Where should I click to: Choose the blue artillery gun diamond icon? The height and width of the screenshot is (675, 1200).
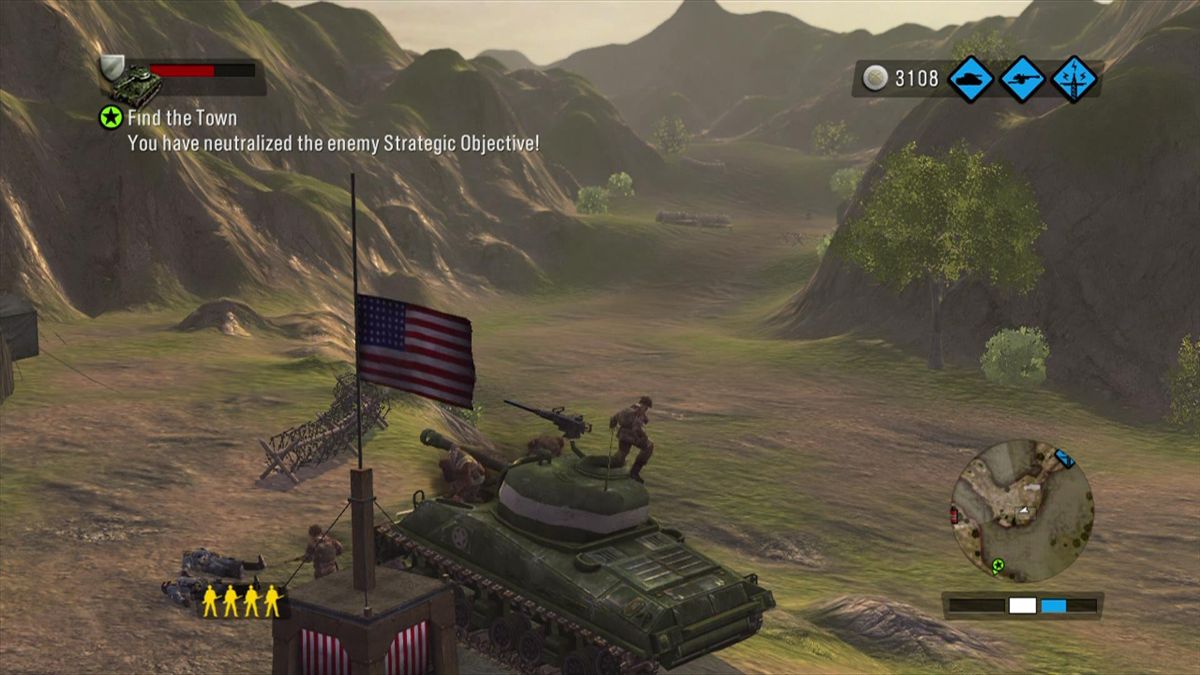(x=1022, y=79)
